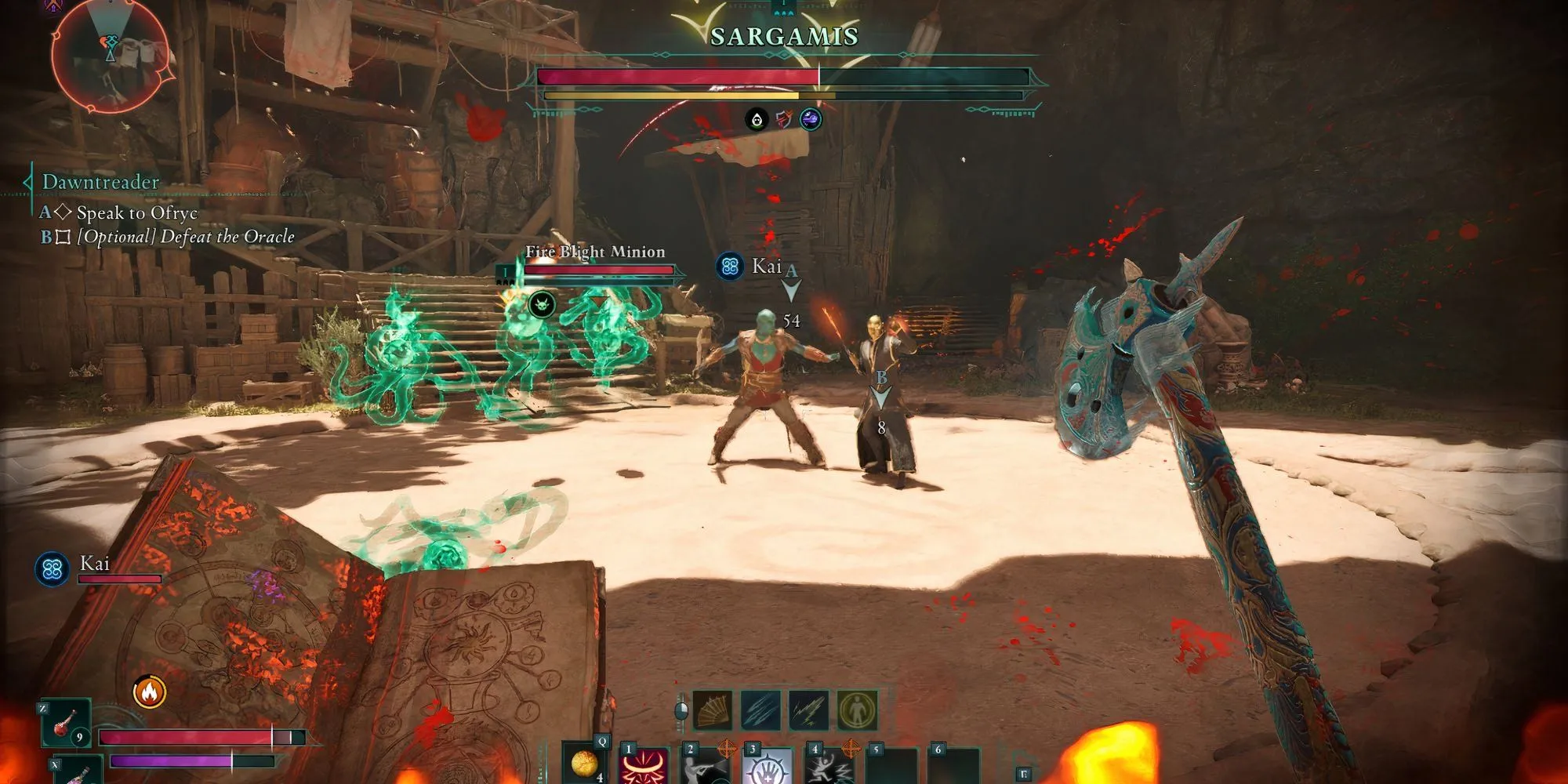Image resolution: width=1568 pixels, height=784 pixels.
Task: Activate the leaping figure ability in slot four
Action: click(829, 765)
